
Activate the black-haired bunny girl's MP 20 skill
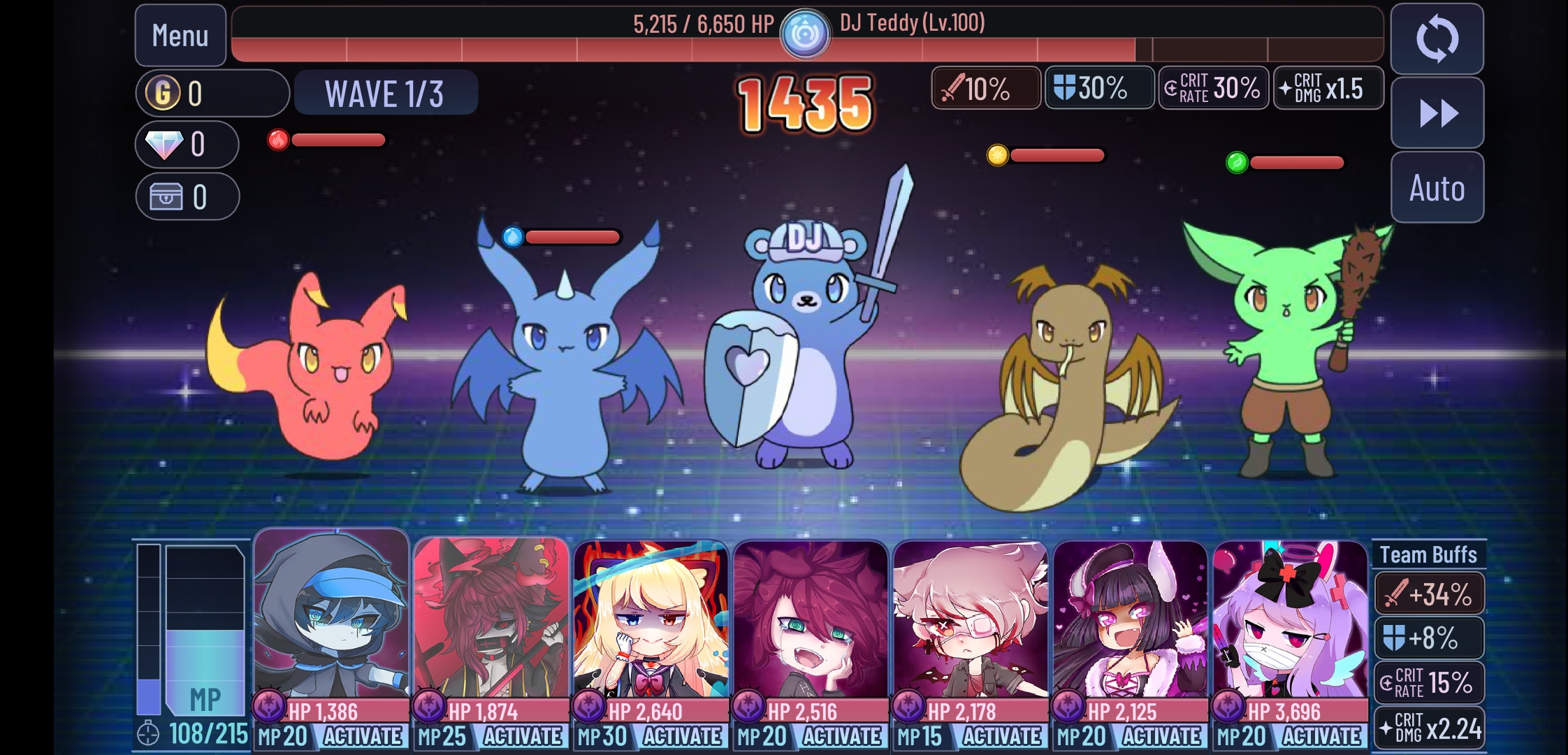1161,736
